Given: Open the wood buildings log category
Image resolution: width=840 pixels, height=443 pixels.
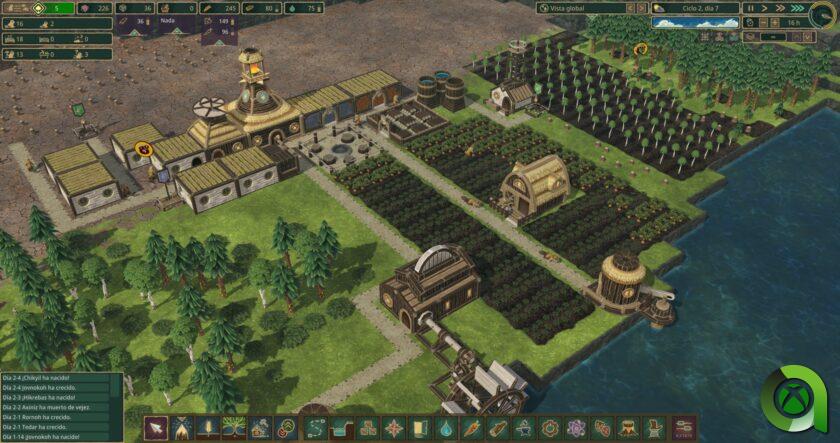Looking at the screenshot, I should [497, 428].
